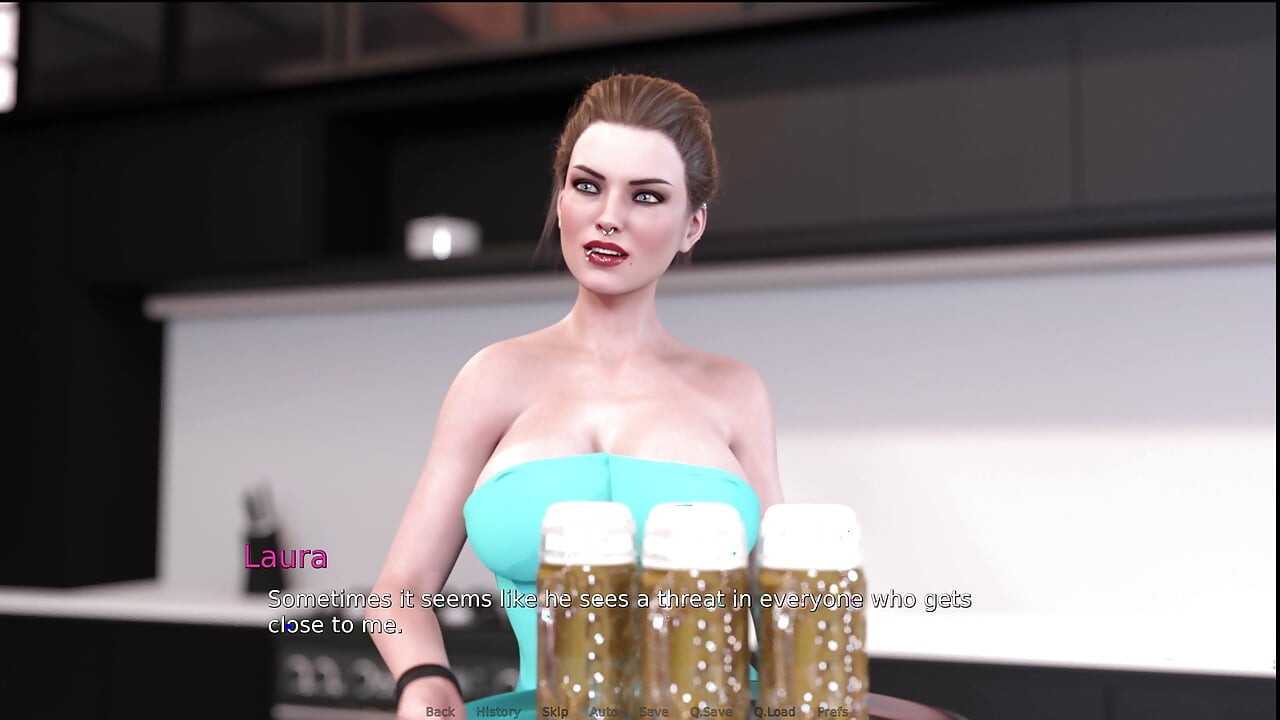The height and width of the screenshot is (720, 1280).
Task: Select Skip from the quick menu
Action: 554,712
